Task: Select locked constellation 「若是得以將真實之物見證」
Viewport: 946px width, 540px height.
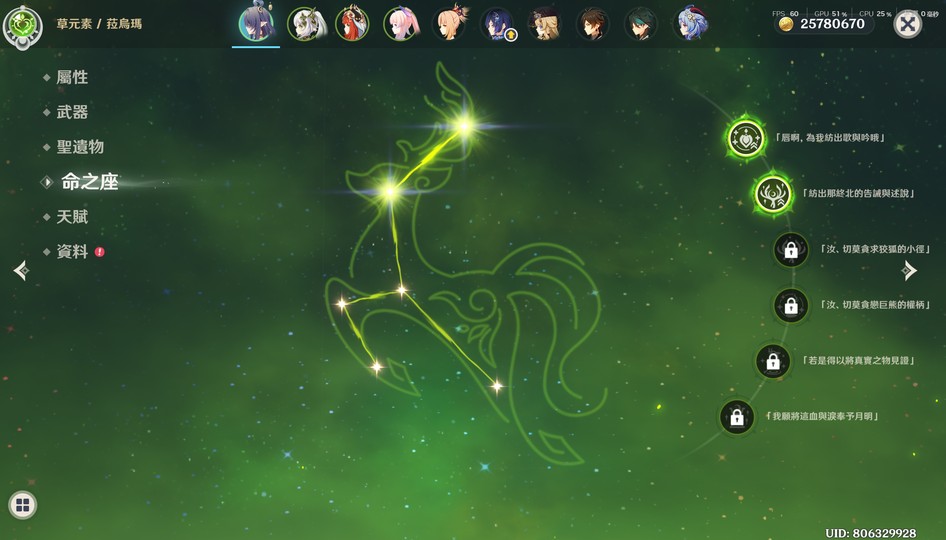Action: [x=773, y=361]
